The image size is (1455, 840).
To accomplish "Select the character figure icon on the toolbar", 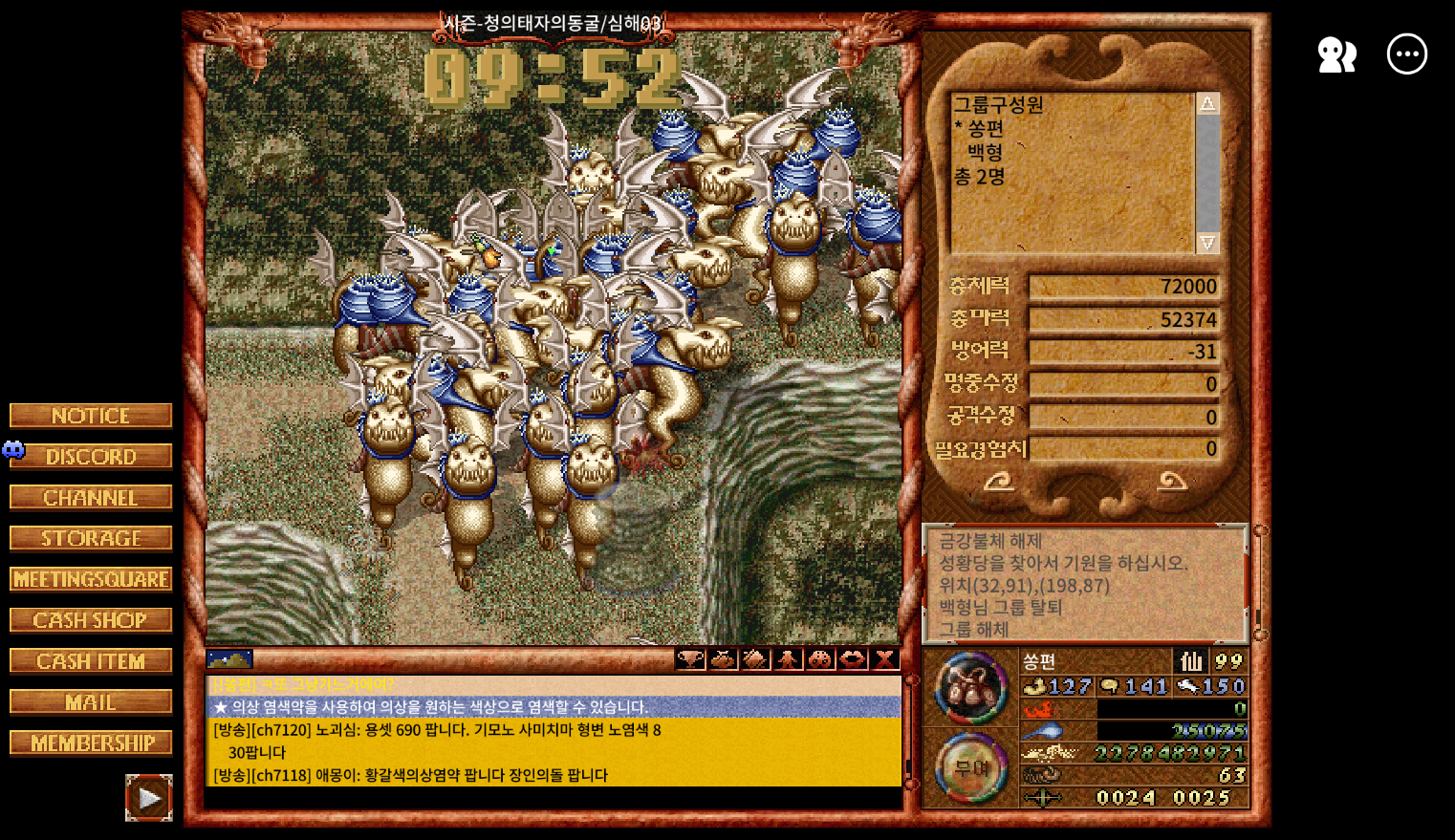I will coord(787,659).
